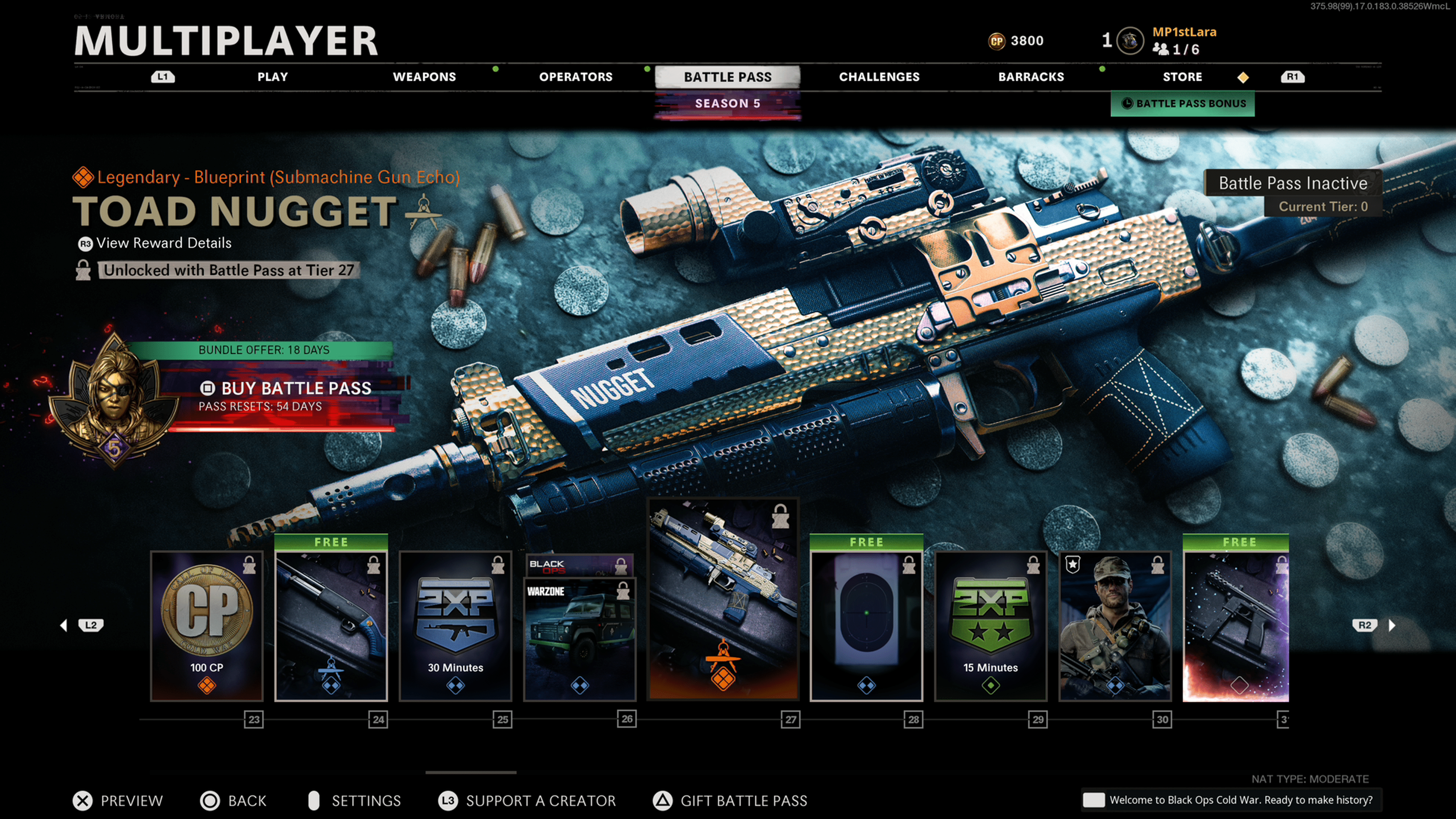The image size is (1456, 819).
Task: Select the 30 Minutes weapon 2XP token
Action: coord(455,626)
